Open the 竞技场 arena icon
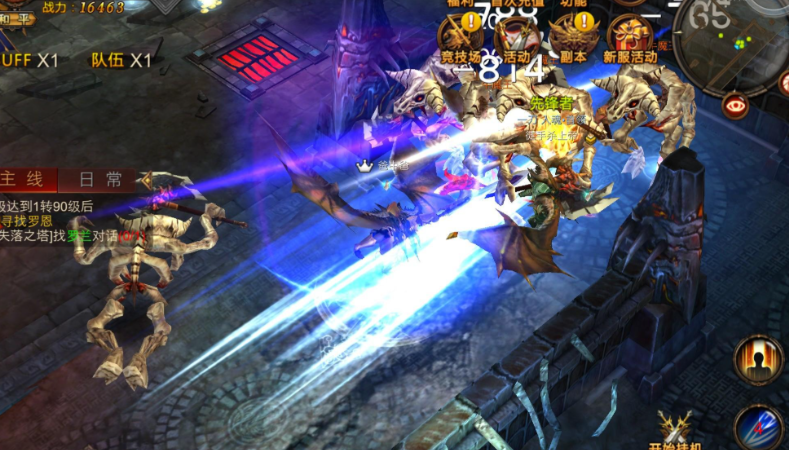The height and width of the screenshot is (450, 789). pos(460,38)
